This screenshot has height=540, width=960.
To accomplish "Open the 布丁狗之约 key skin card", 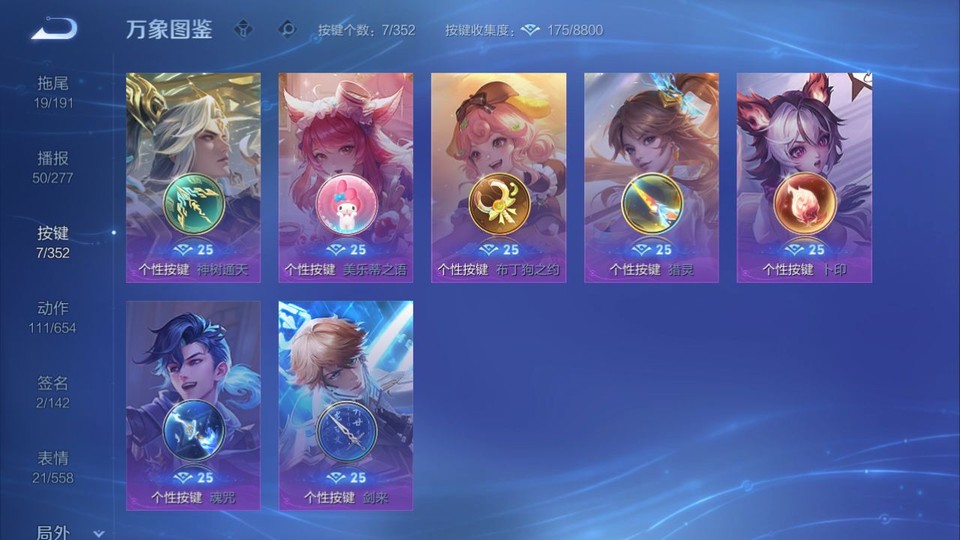I will [499, 177].
